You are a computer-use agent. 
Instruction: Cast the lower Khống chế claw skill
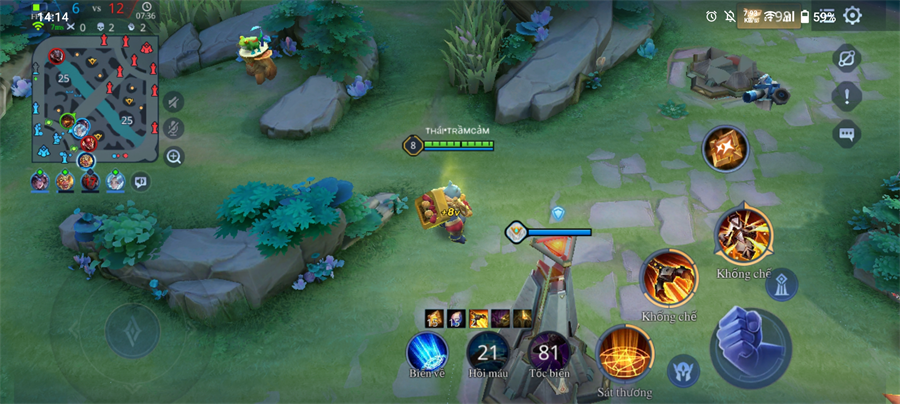pos(668,277)
